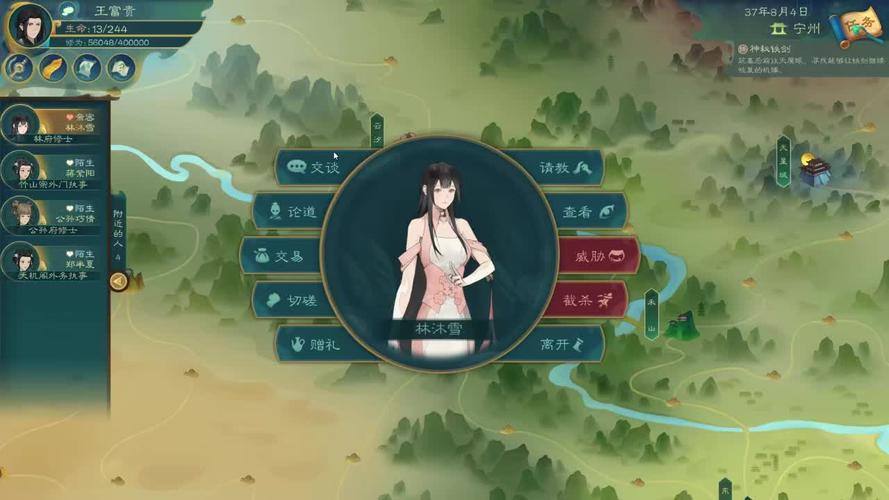This screenshot has height=500, width=889.
Task: Select 公孙巧倩 in the nearby people list
Action: (53, 215)
